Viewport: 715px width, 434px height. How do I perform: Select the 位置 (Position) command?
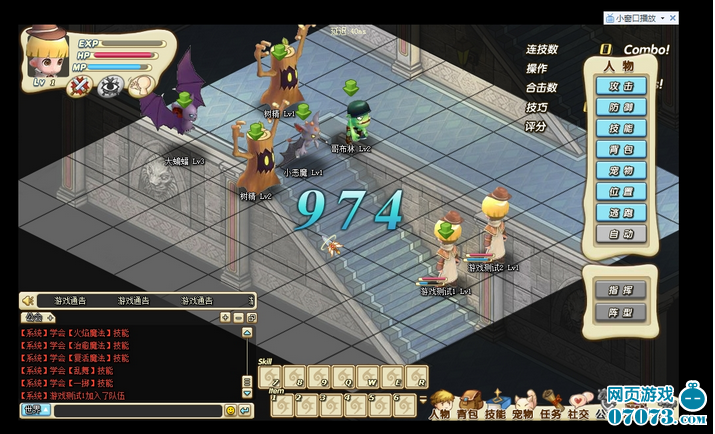tap(621, 192)
